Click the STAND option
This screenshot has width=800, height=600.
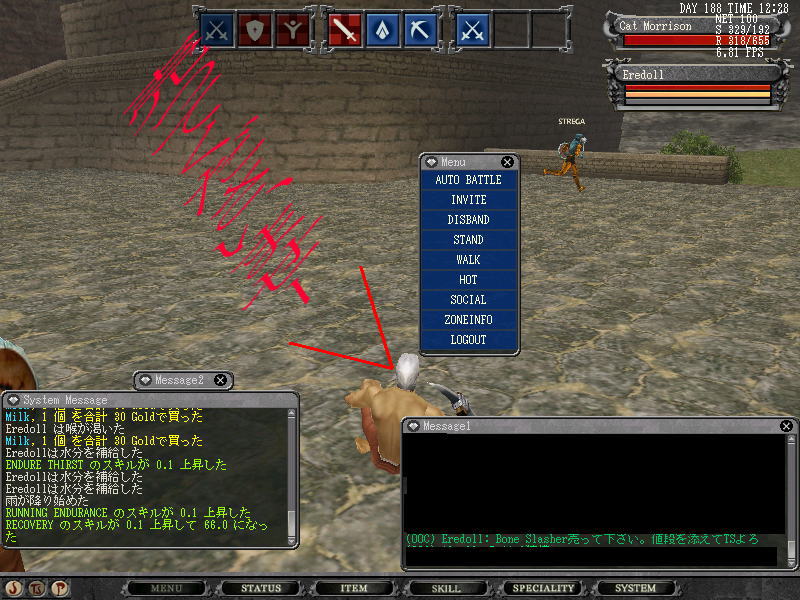pos(468,240)
